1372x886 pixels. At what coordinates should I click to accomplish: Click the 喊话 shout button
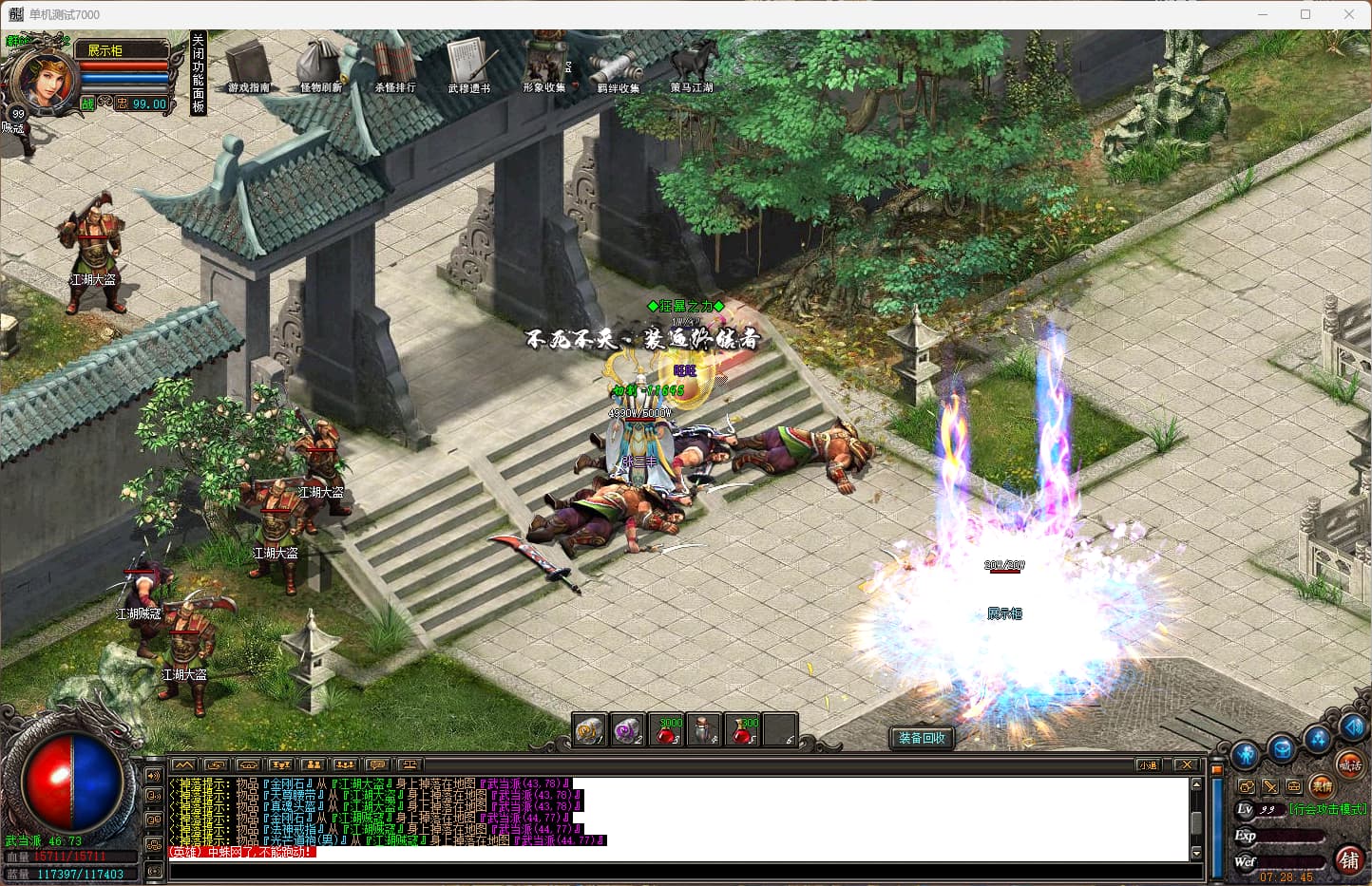click(1349, 763)
